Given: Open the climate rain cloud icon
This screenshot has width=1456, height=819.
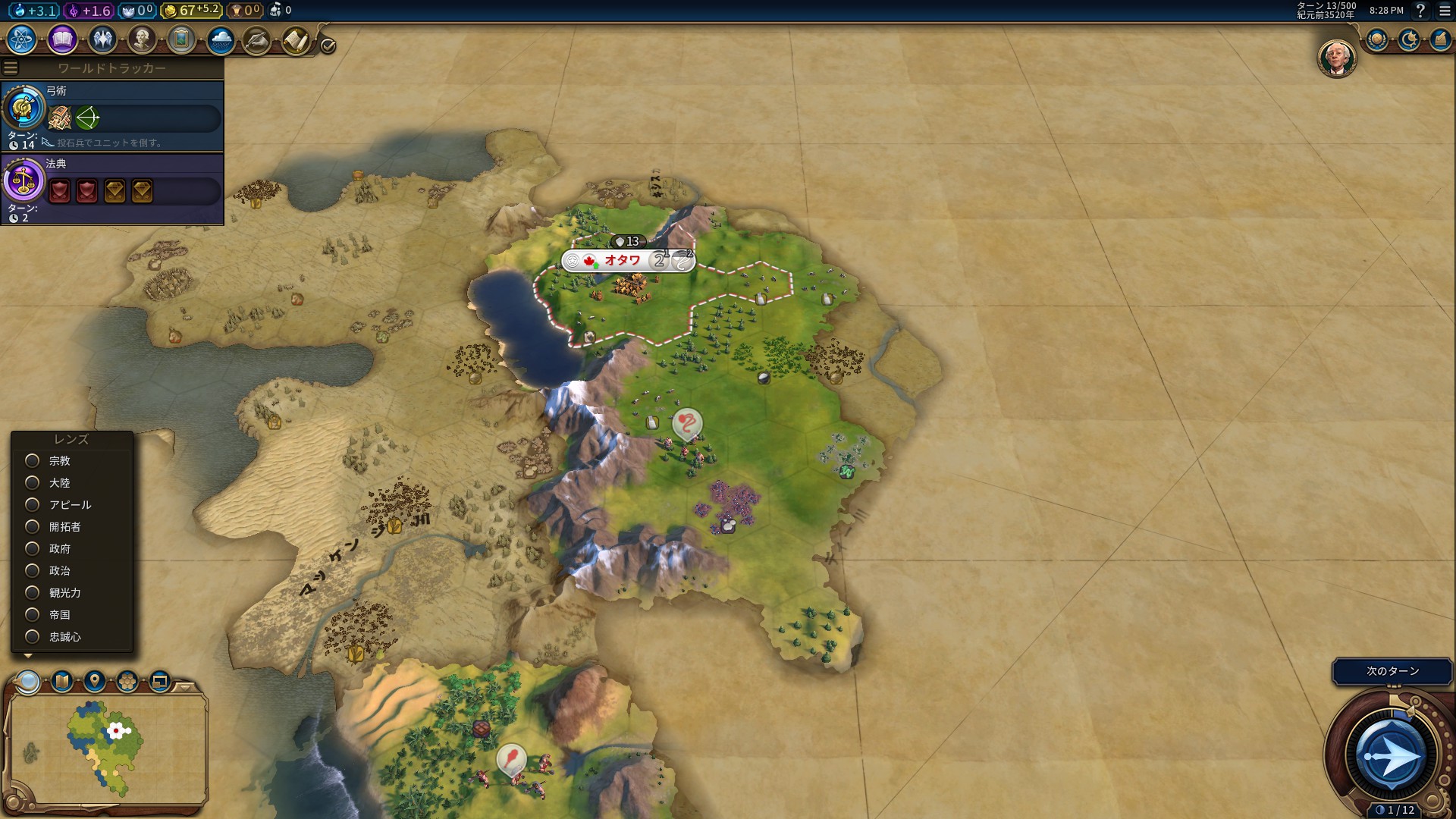Looking at the screenshot, I should (221, 39).
